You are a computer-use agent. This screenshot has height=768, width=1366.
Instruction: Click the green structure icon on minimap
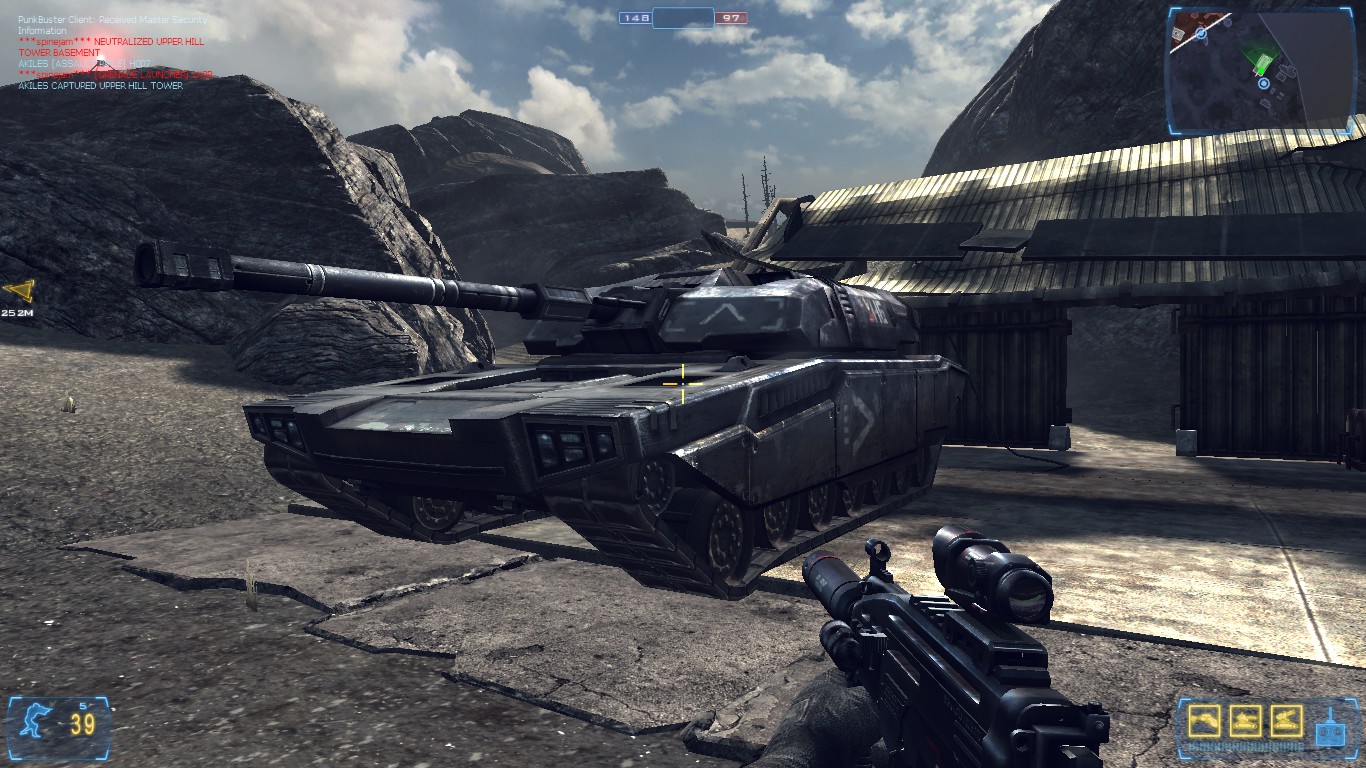coord(1263,63)
